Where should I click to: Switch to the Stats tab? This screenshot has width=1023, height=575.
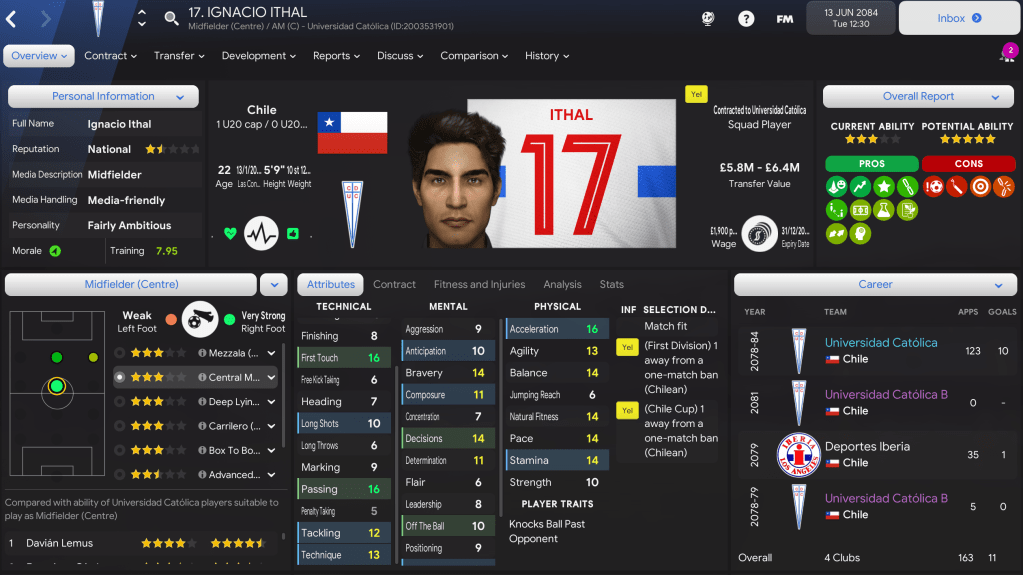click(611, 285)
